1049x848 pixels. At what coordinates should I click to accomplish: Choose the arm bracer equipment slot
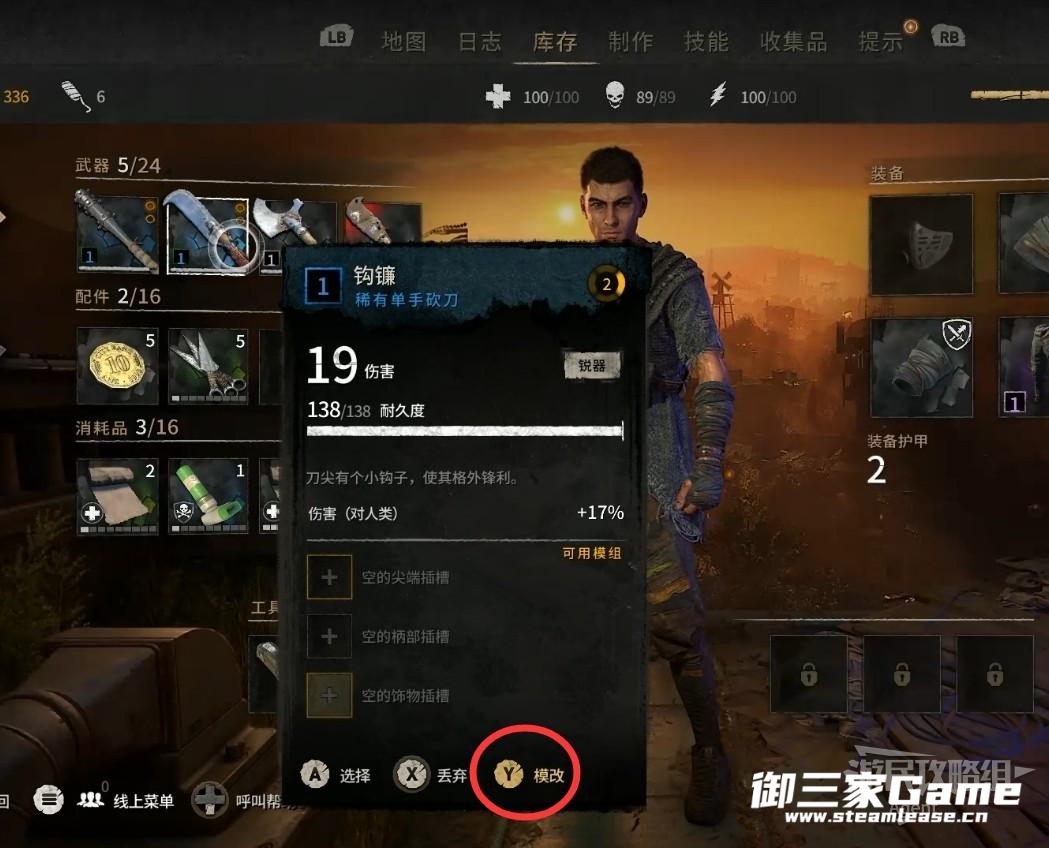921,368
